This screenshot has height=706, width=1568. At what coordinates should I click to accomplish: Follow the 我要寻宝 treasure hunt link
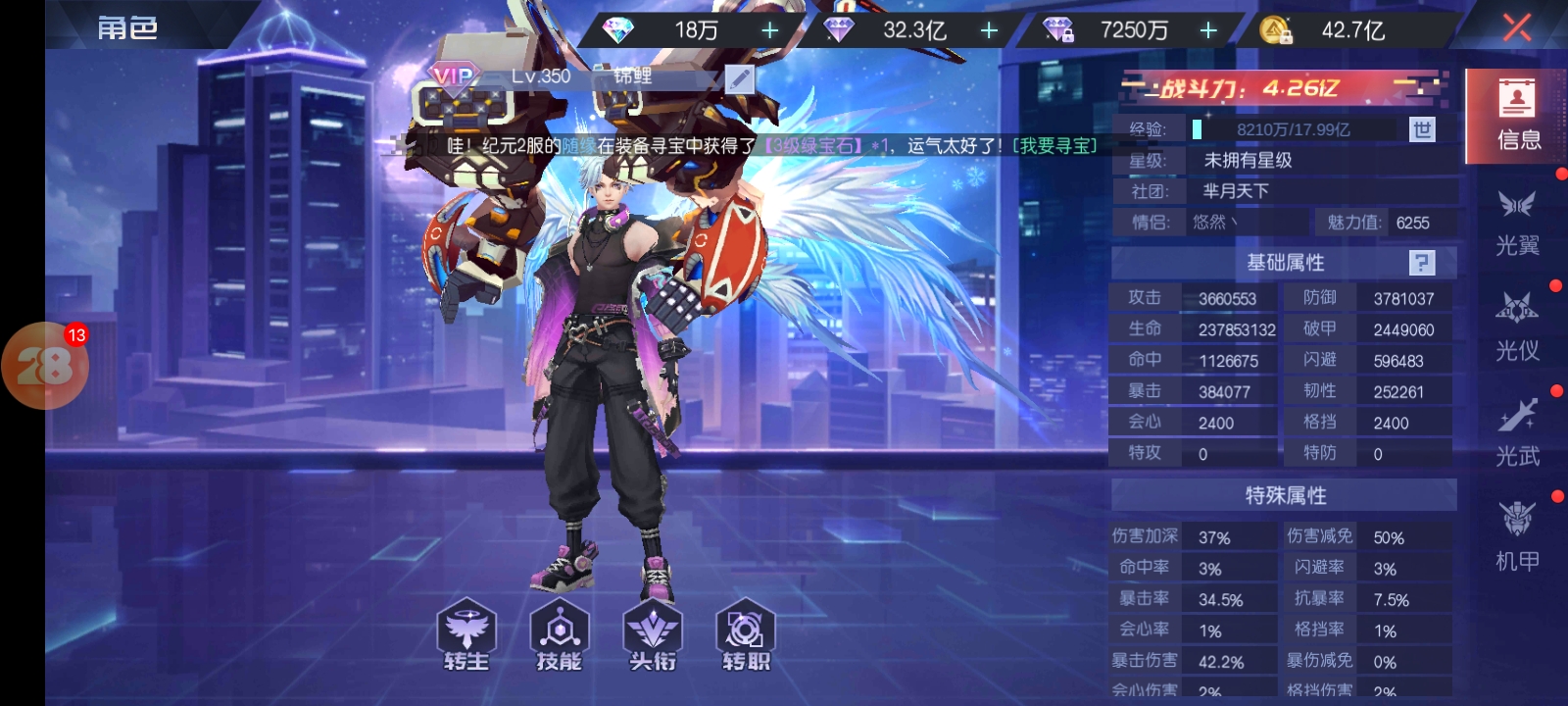(x=1054, y=146)
